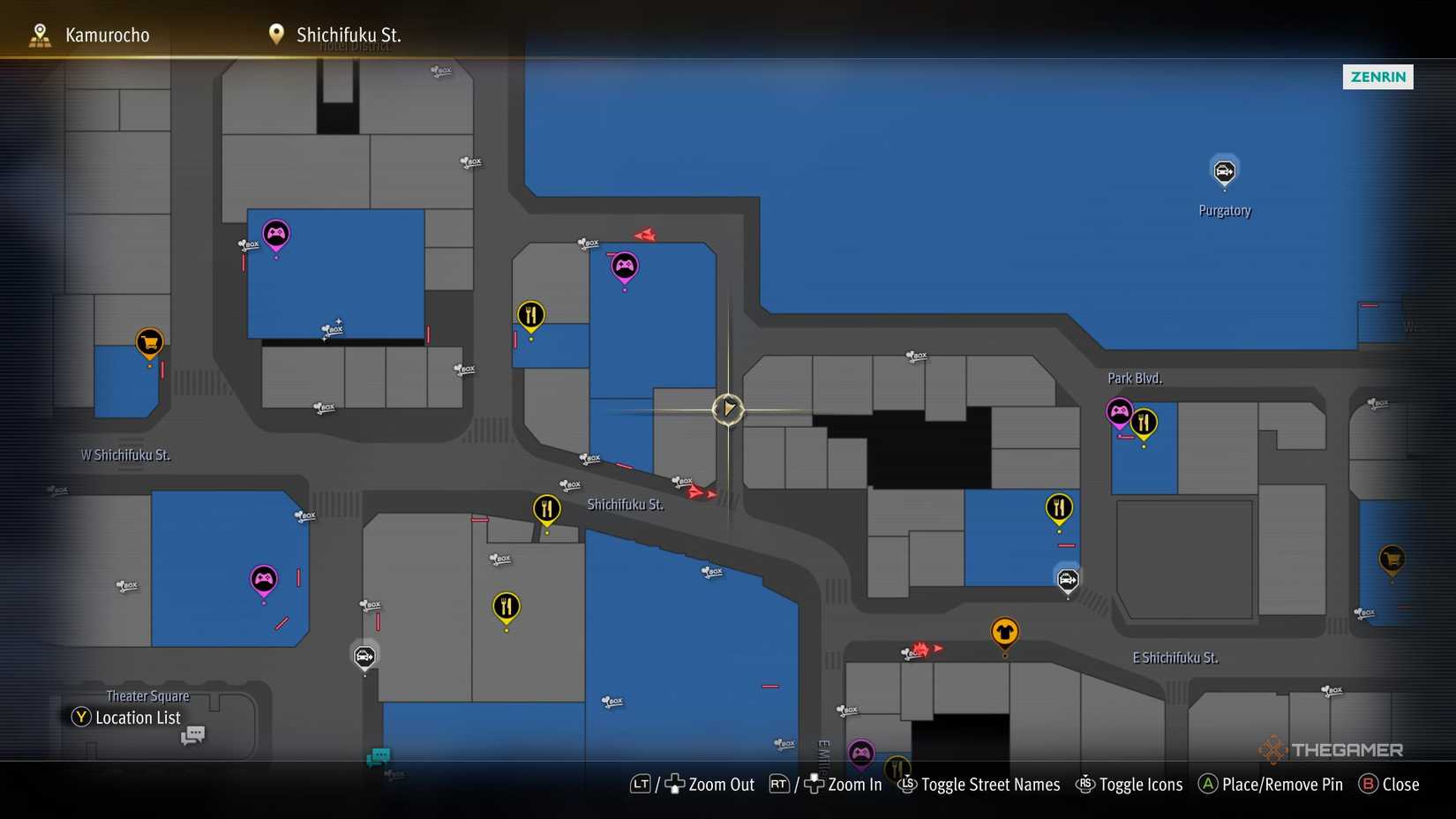Close the map screen
Image resolution: width=1456 pixels, height=819 pixels.
[x=1389, y=784]
